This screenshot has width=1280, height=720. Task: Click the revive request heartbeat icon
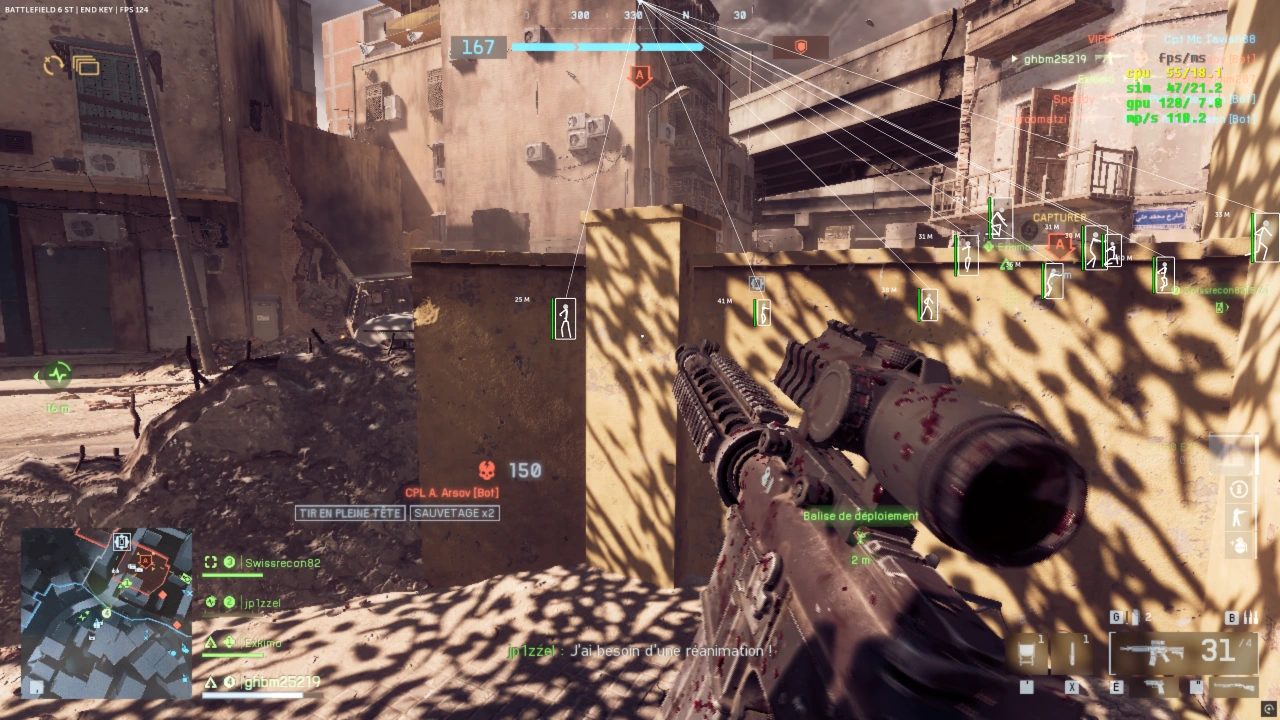(x=58, y=375)
